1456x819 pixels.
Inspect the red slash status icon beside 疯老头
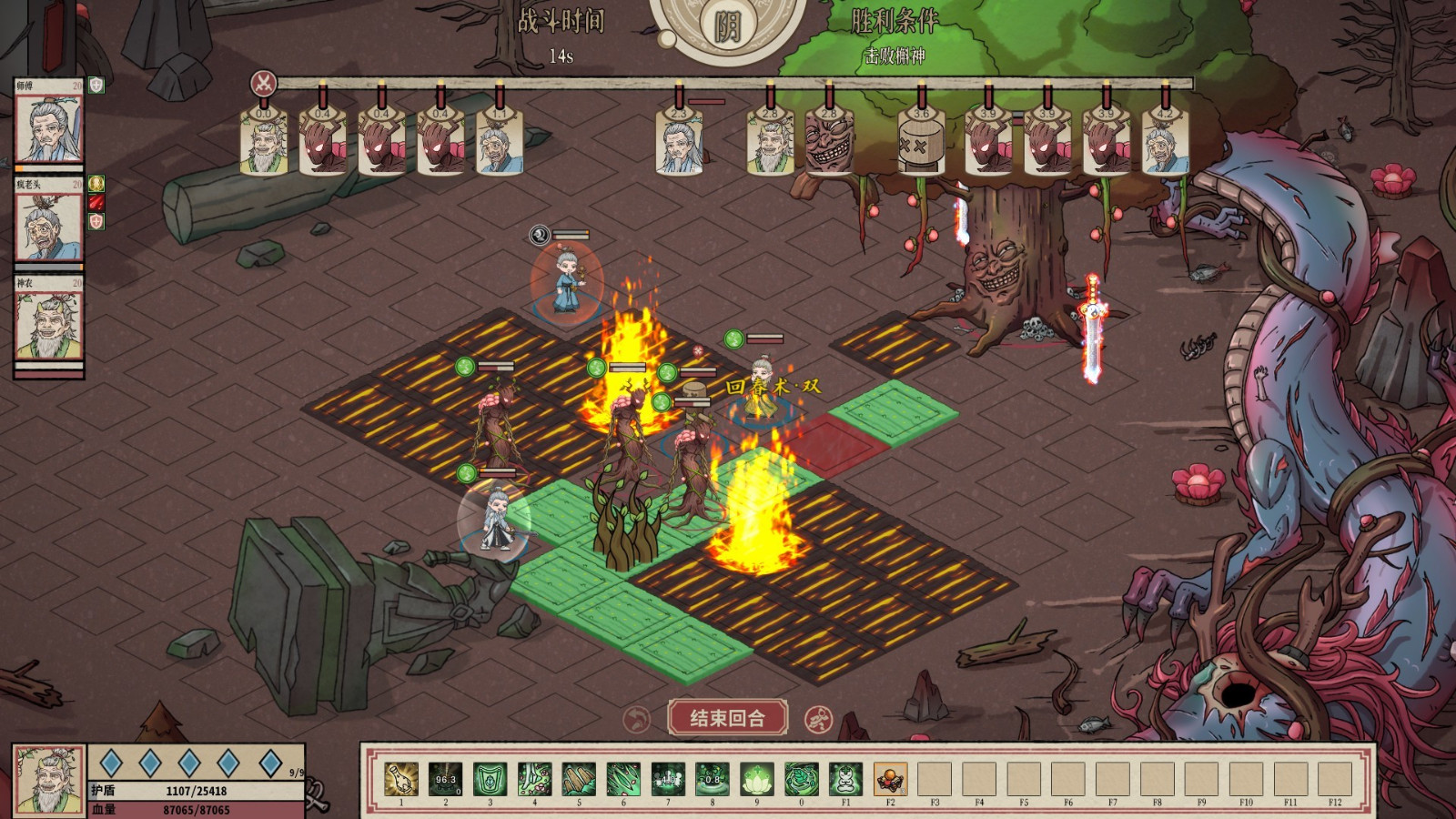pyautogui.click(x=96, y=202)
